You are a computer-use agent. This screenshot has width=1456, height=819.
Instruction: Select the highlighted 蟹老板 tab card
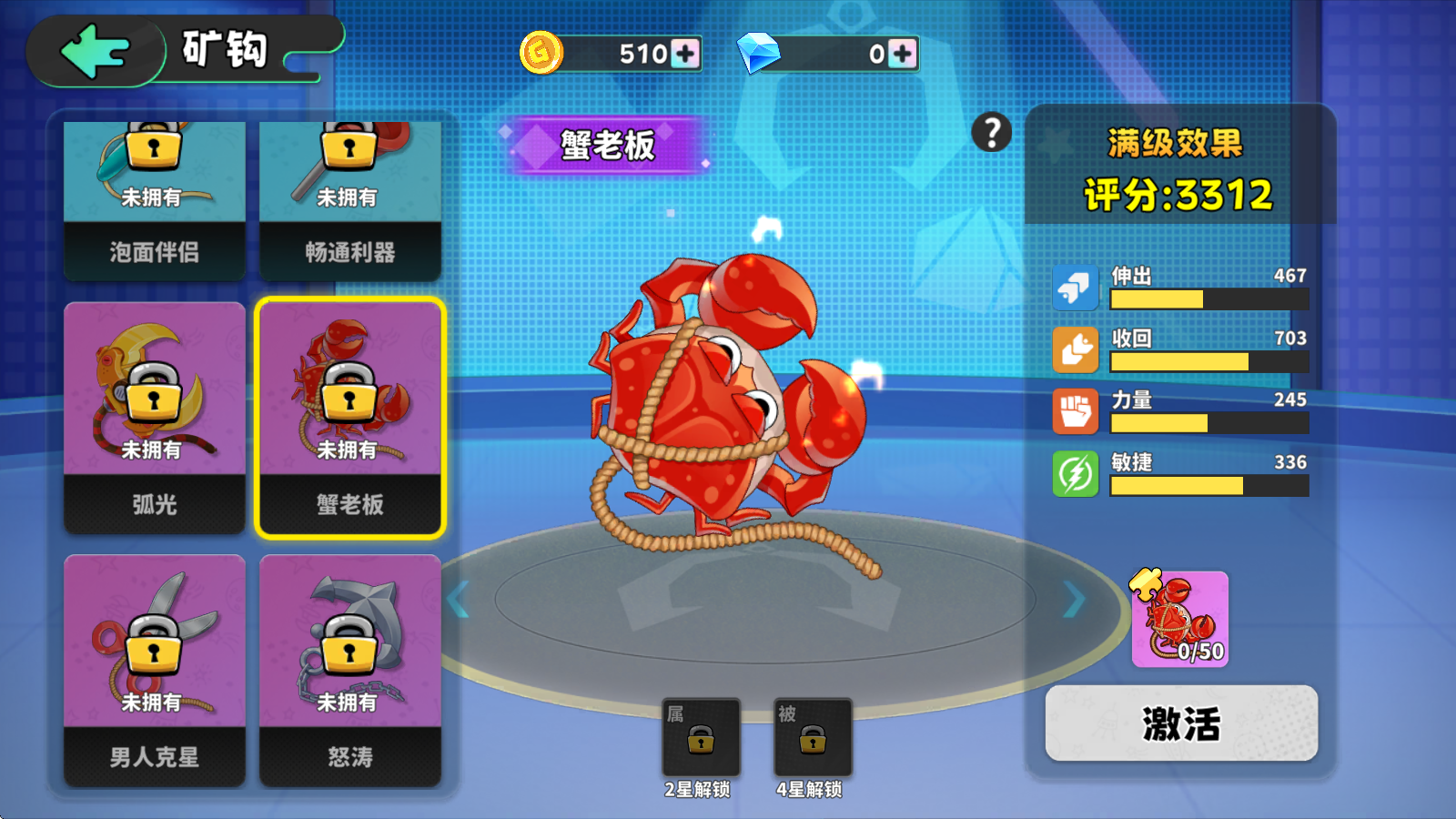coord(349,419)
